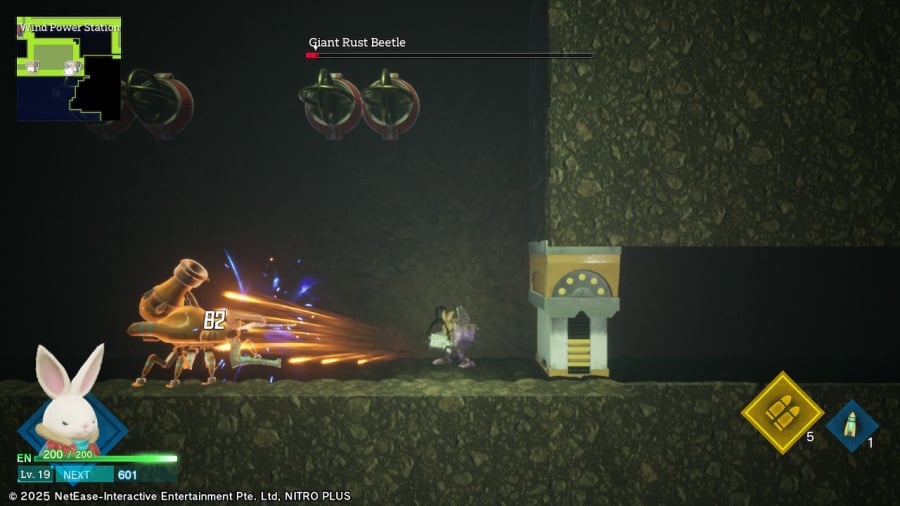Select the yellow bullets weapon icon

781,411
